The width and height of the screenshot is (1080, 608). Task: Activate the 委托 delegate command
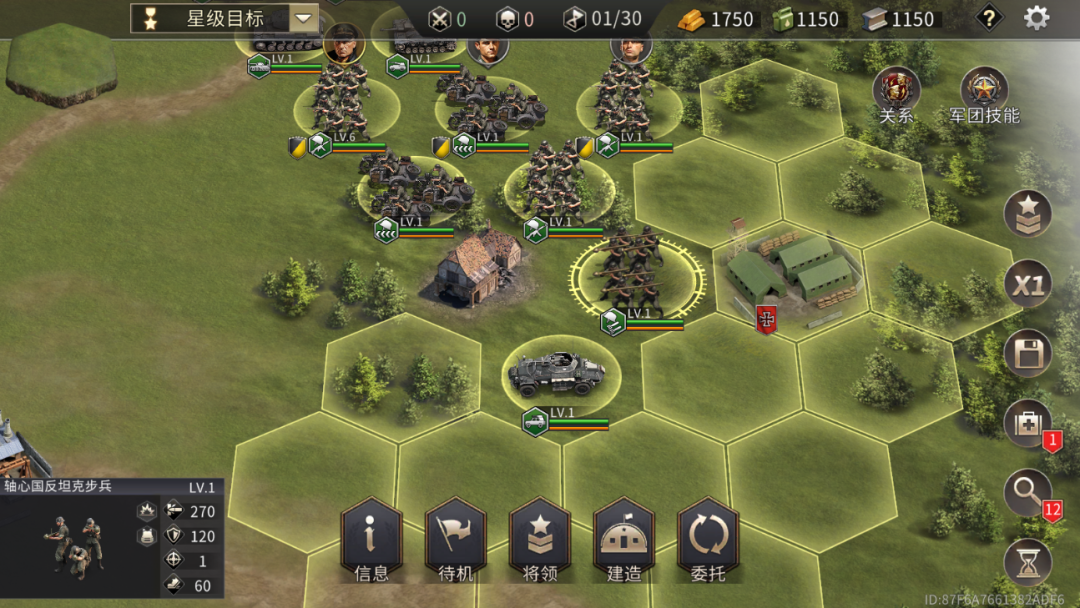pos(708,540)
